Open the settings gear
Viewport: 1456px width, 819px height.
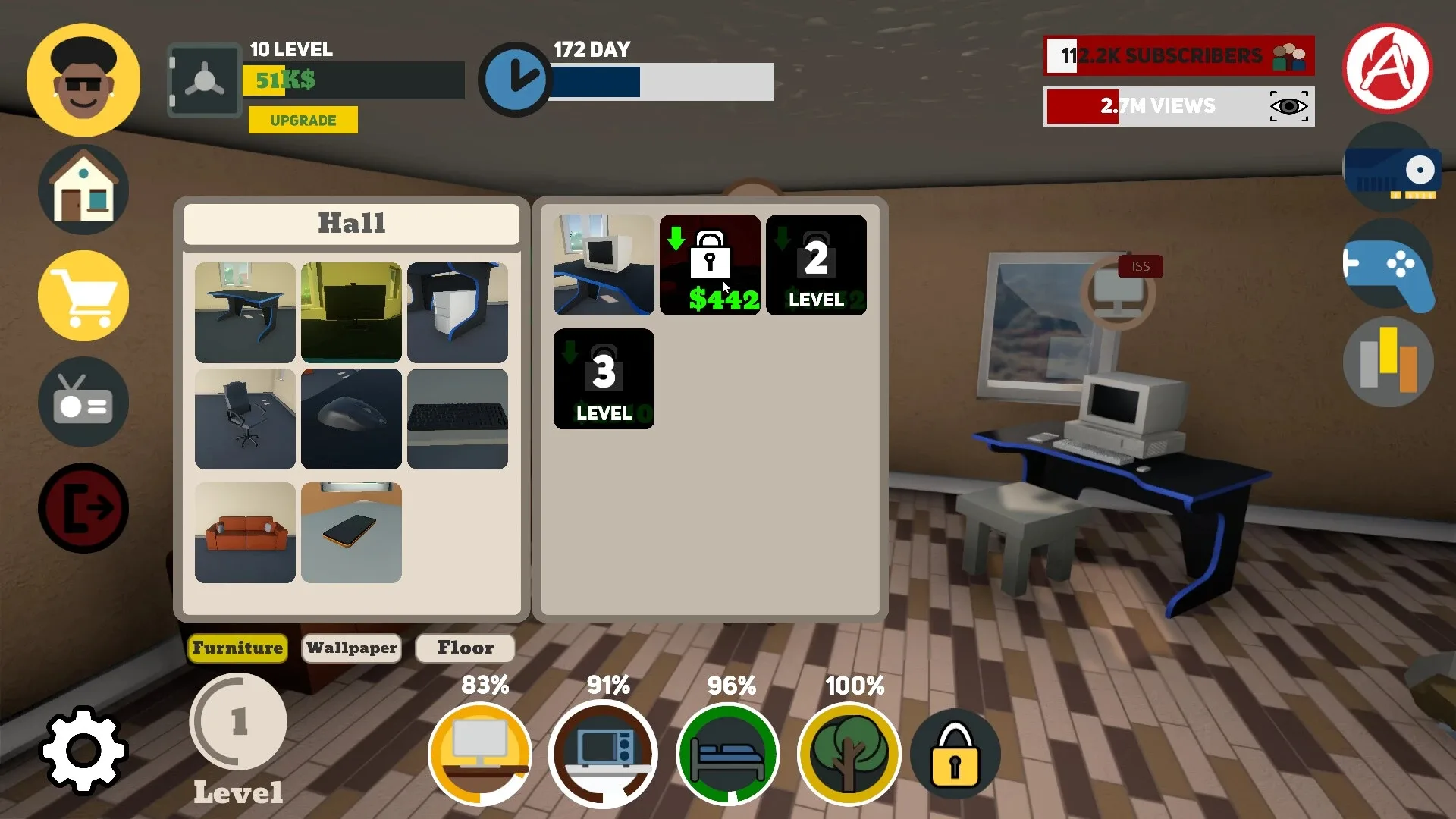coord(83,750)
